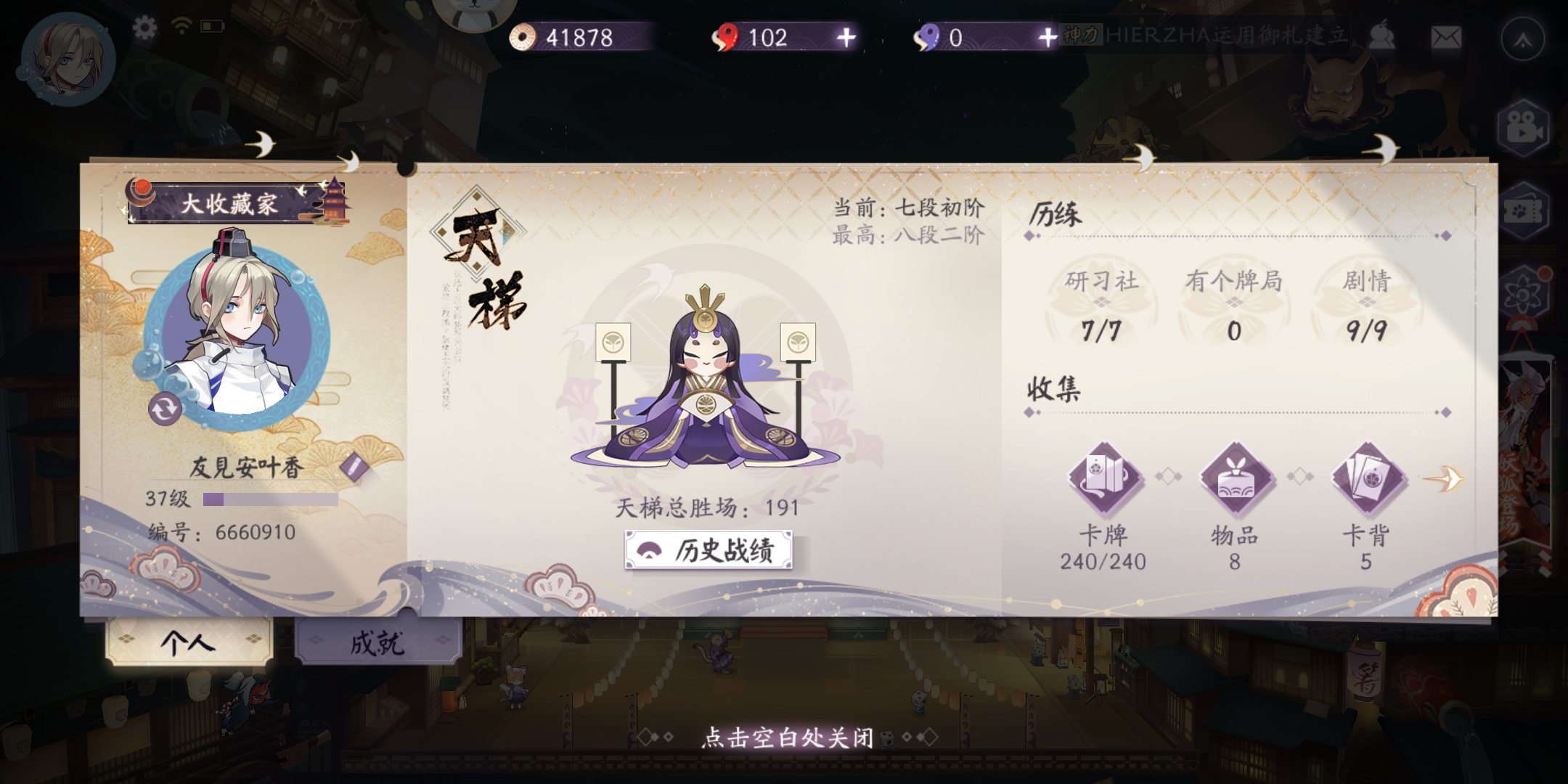Viewport: 1568px width, 784px height.
Task: Click the 神力 label next to the announcement
Action: tap(1079, 35)
